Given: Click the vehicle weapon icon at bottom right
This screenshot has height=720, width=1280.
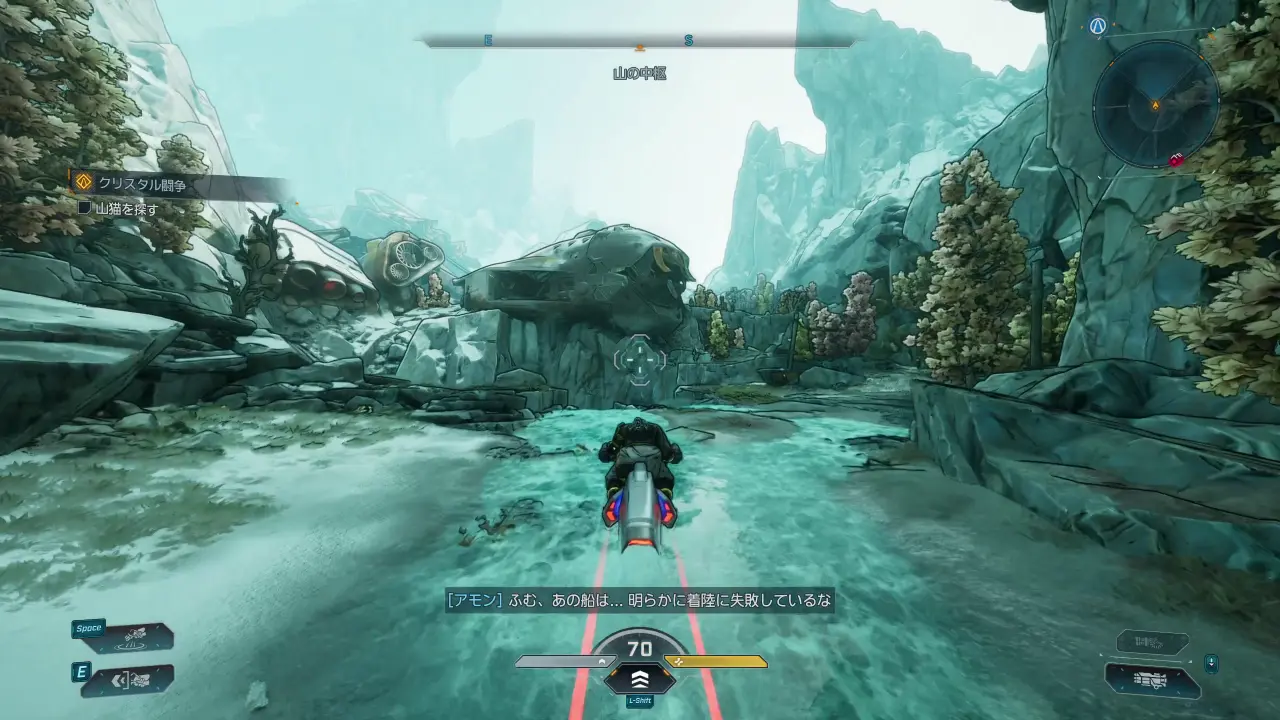Looking at the screenshot, I should (x=1150, y=680).
